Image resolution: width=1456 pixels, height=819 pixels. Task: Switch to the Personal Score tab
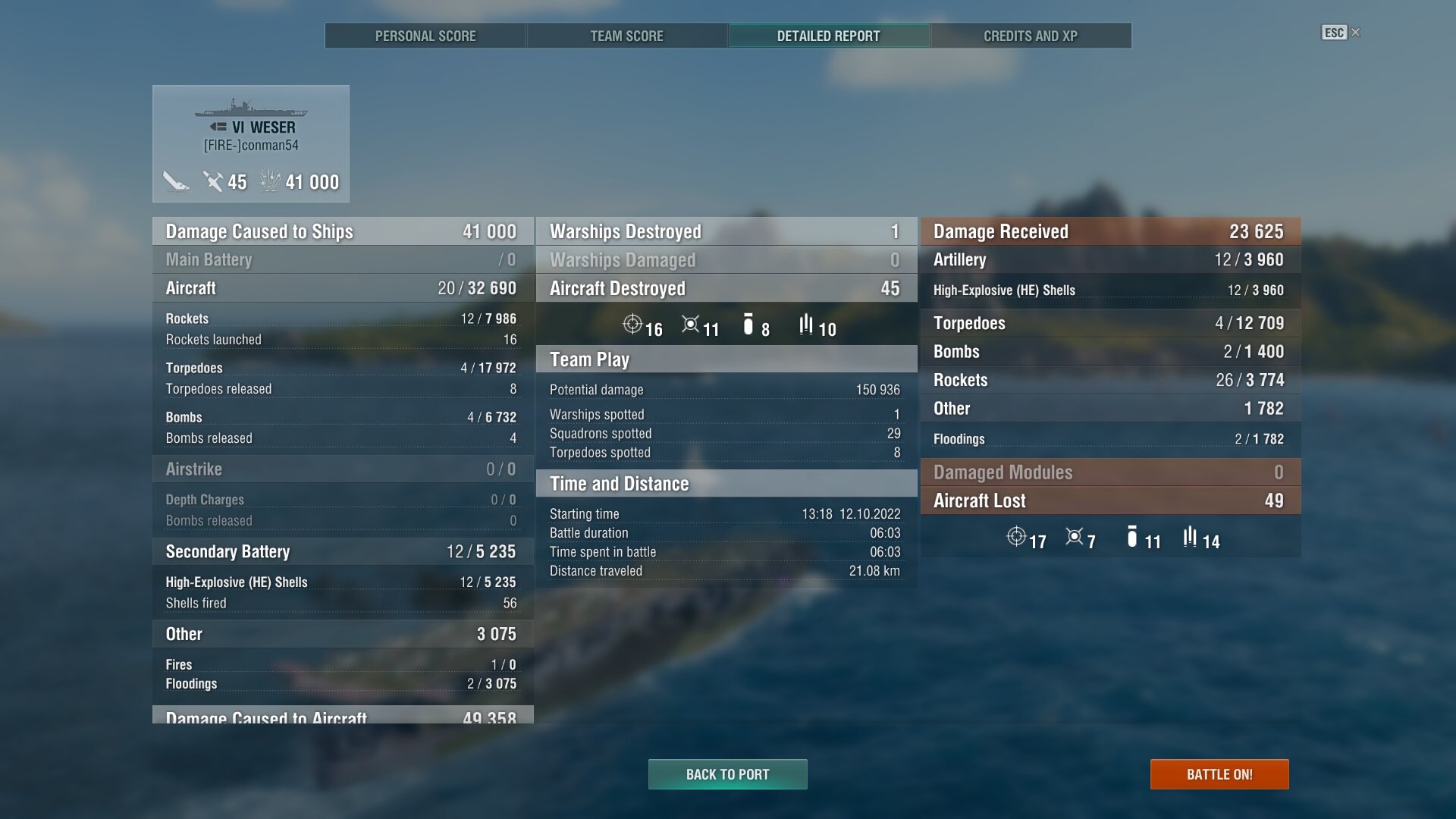[425, 36]
